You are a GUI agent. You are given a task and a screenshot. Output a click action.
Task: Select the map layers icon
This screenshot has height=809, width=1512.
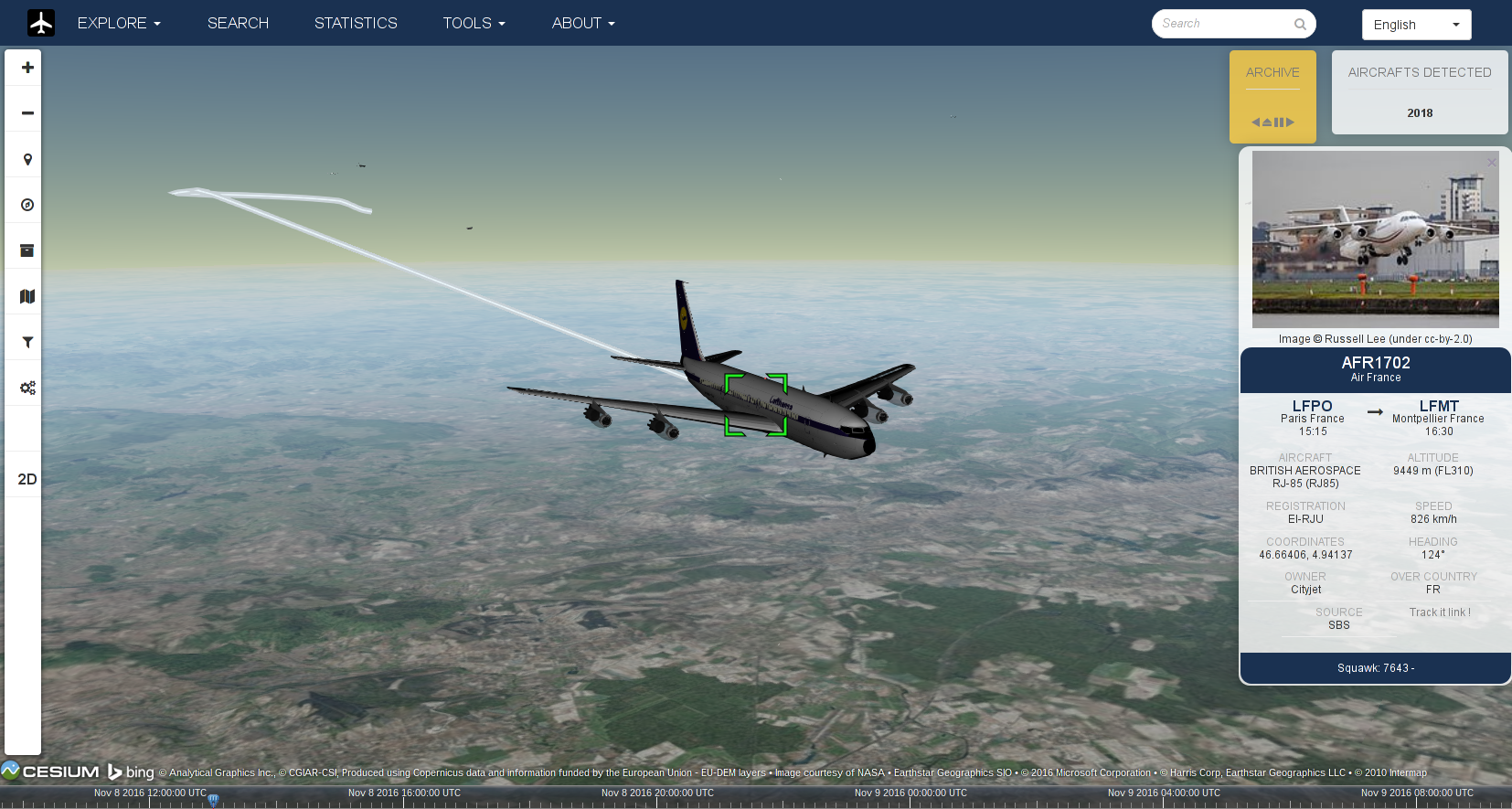tap(26, 295)
